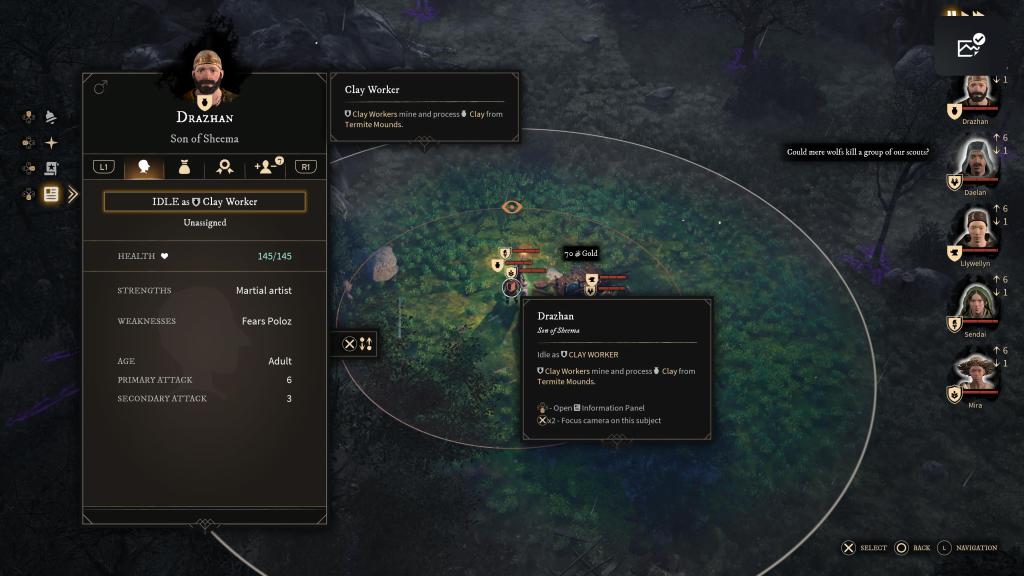
Task: Select the IDLE as Clay Worker role button
Action: click(204, 202)
